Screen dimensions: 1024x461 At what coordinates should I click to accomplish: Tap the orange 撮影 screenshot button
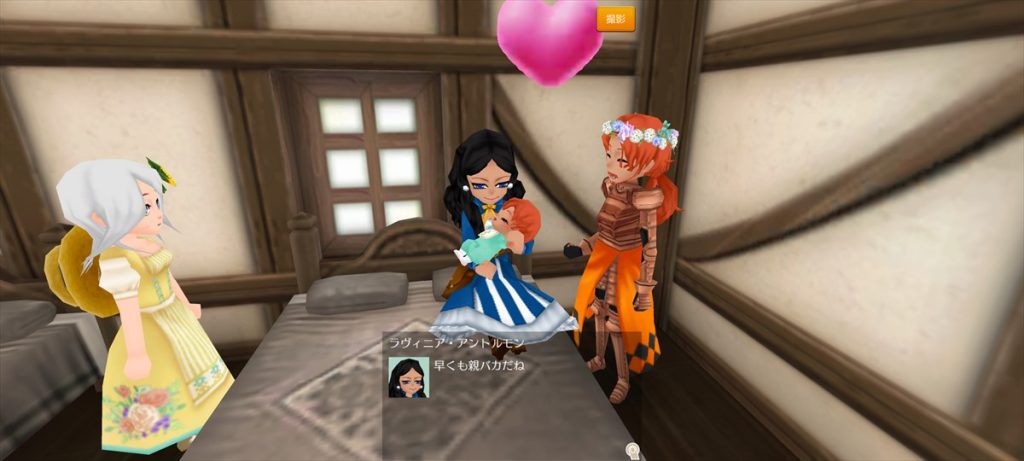[615, 19]
